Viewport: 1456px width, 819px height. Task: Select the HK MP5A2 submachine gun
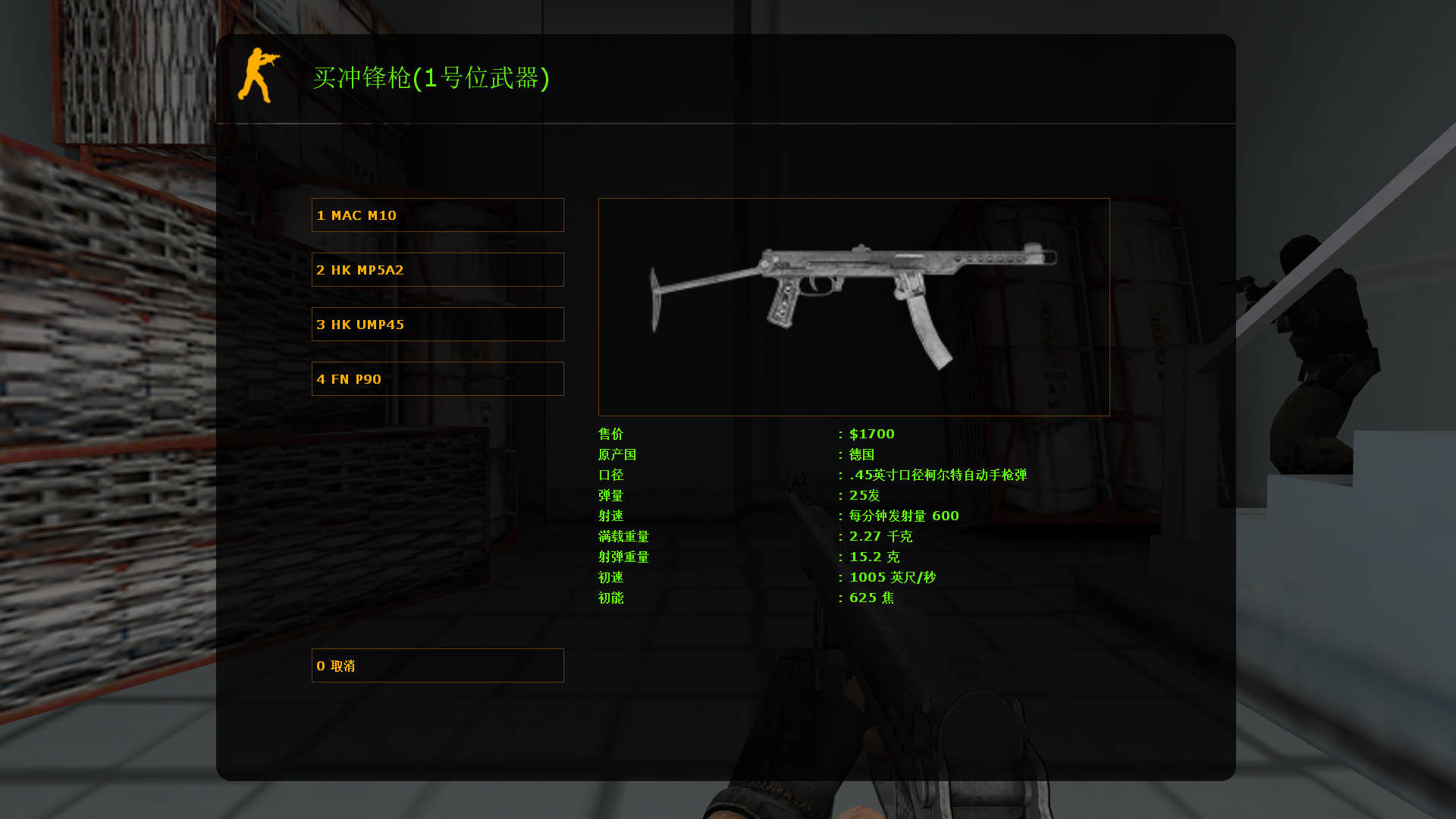pyautogui.click(x=437, y=269)
